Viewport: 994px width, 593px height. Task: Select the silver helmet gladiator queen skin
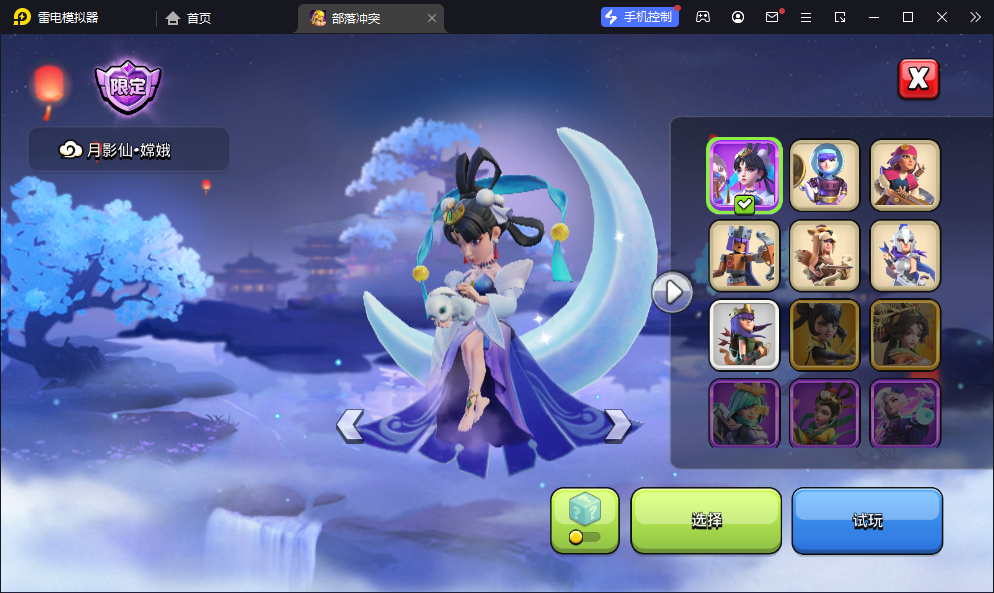click(904, 255)
